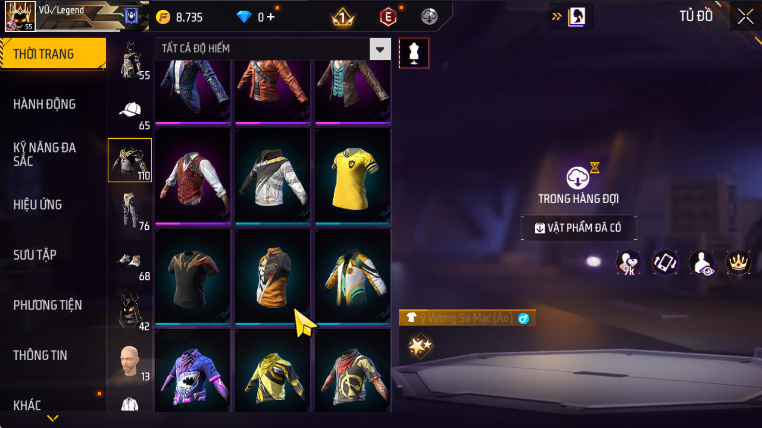
Task: Select the HIỆU ỨNG tab
Action: [38, 205]
